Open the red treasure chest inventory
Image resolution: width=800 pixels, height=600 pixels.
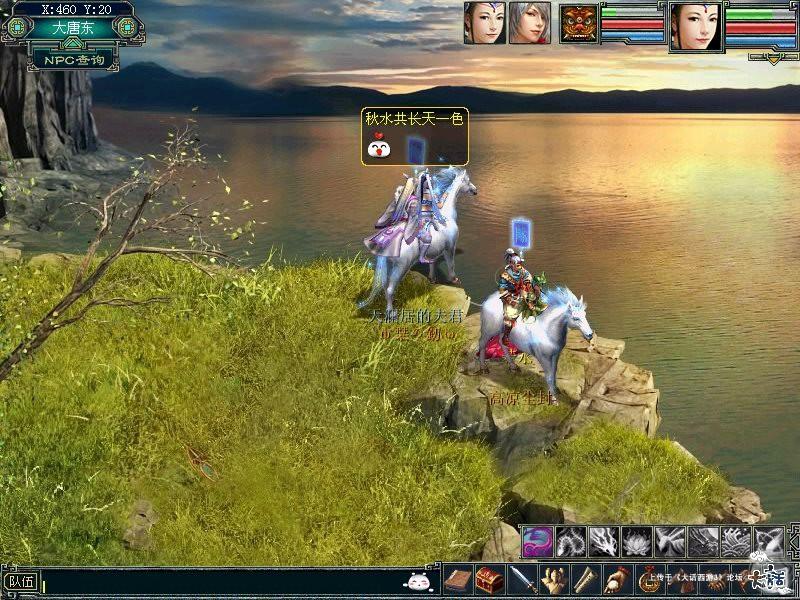click(488, 579)
